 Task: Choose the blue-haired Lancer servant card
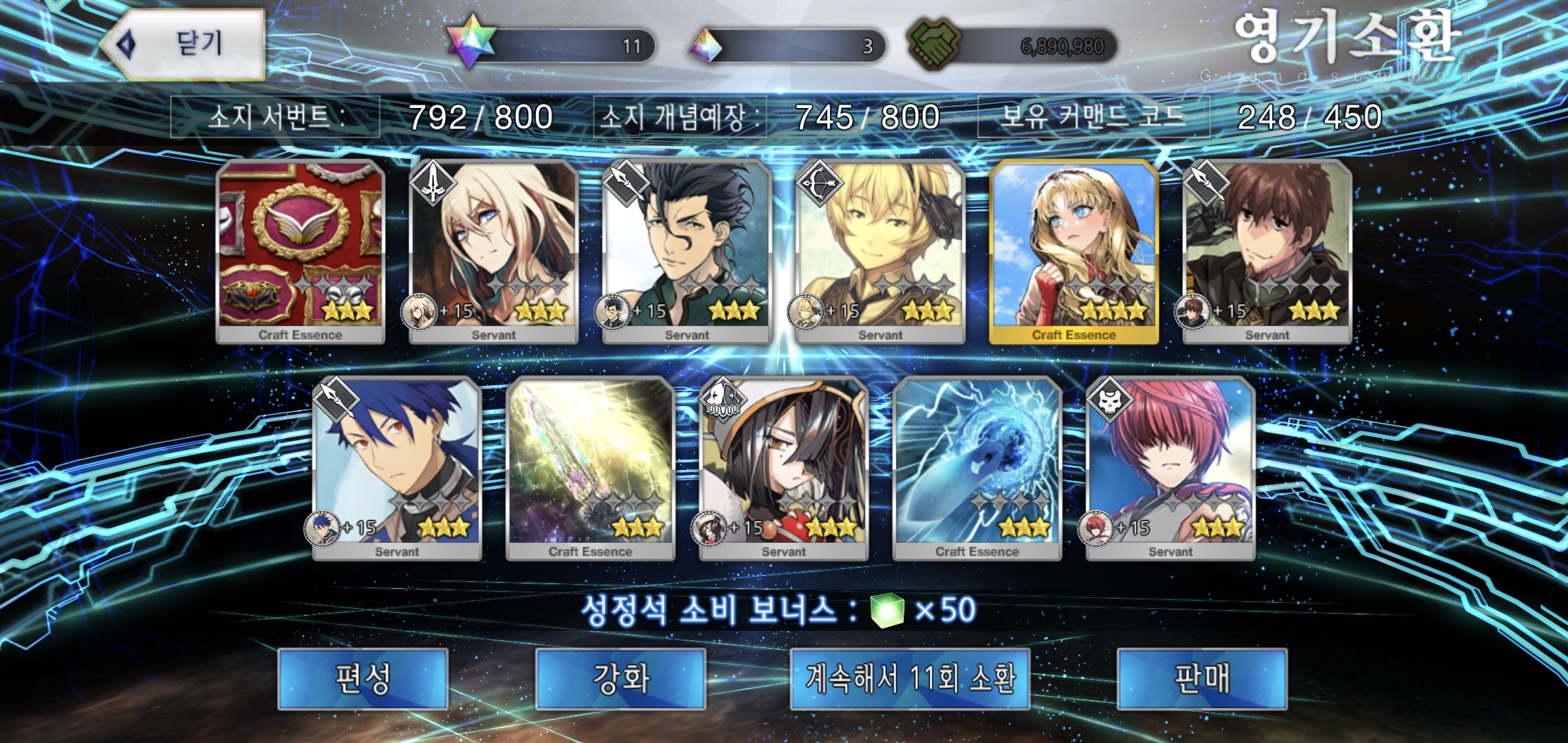coord(397,468)
